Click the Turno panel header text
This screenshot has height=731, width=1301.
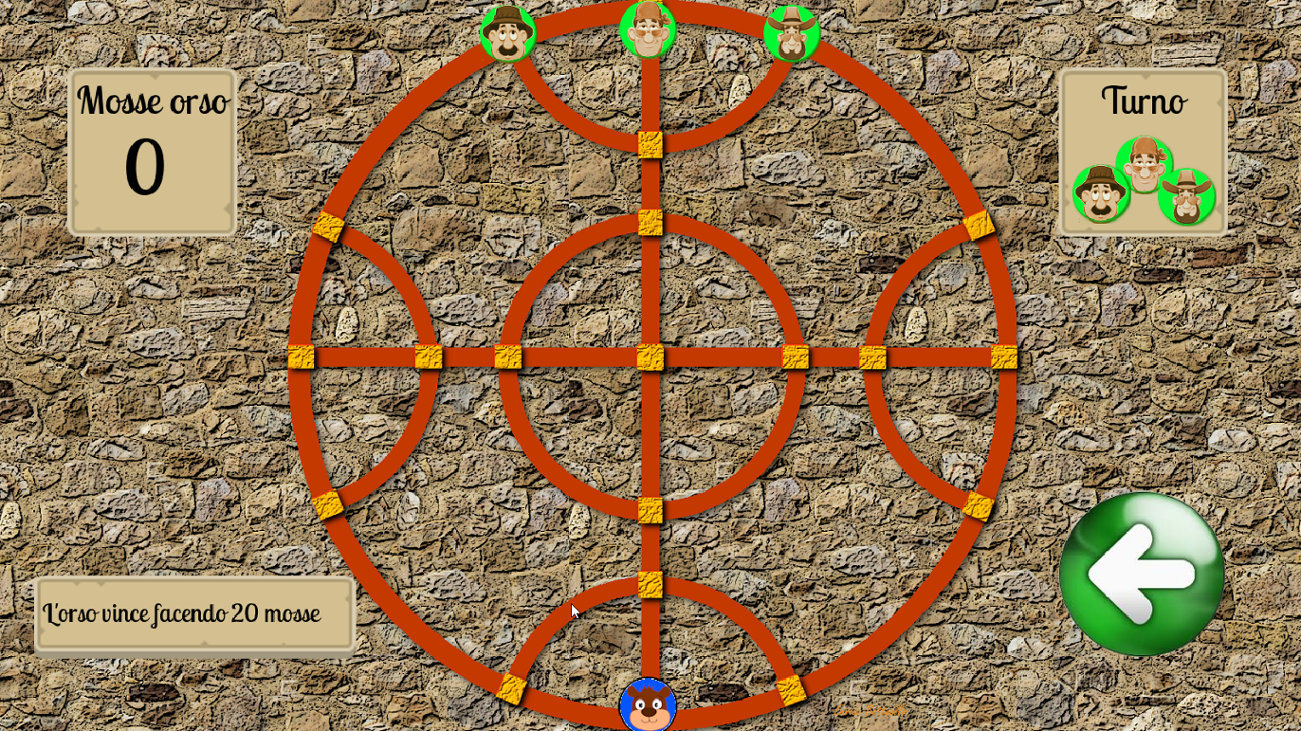[x=1143, y=100]
